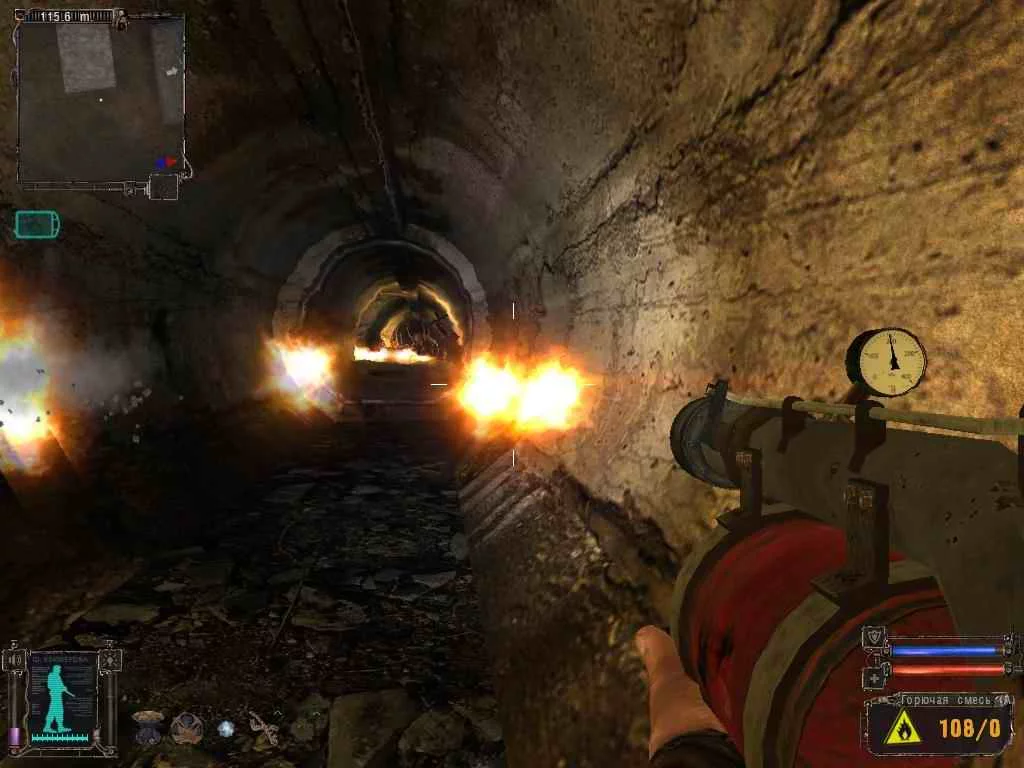Click the armor shield icon
Image resolution: width=1024 pixels, height=768 pixels.
click(875, 637)
